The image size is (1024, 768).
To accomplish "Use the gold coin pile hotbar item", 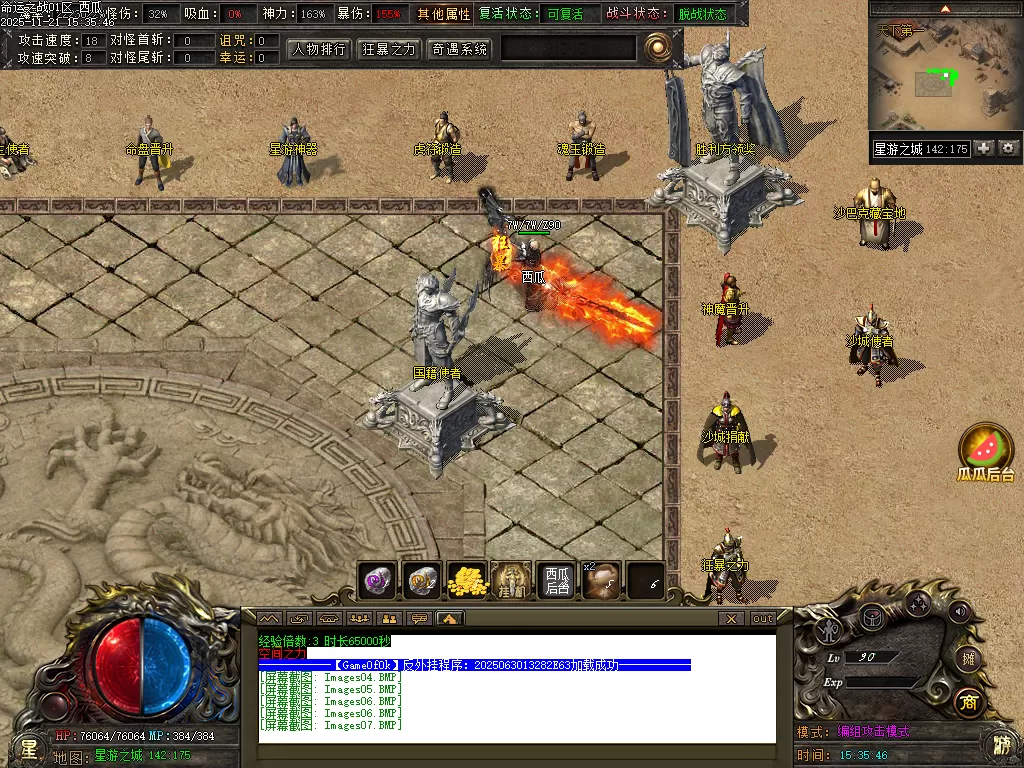I will click(x=466, y=580).
